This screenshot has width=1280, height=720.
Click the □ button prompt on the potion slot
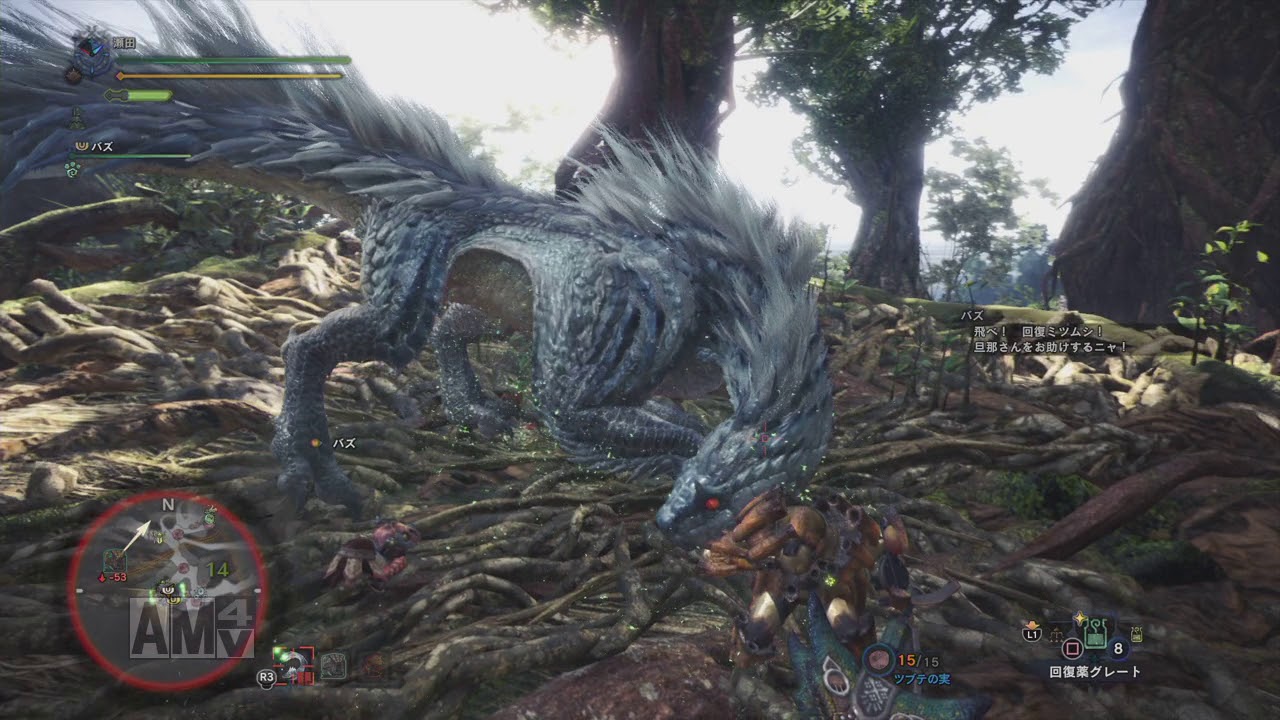tap(1072, 649)
